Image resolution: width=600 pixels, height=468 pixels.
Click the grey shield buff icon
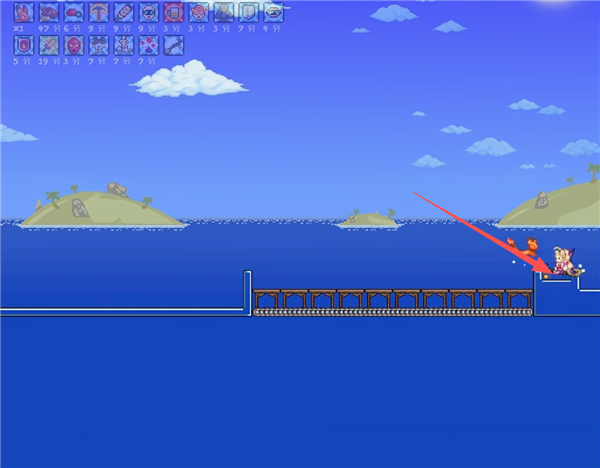coord(248,13)
